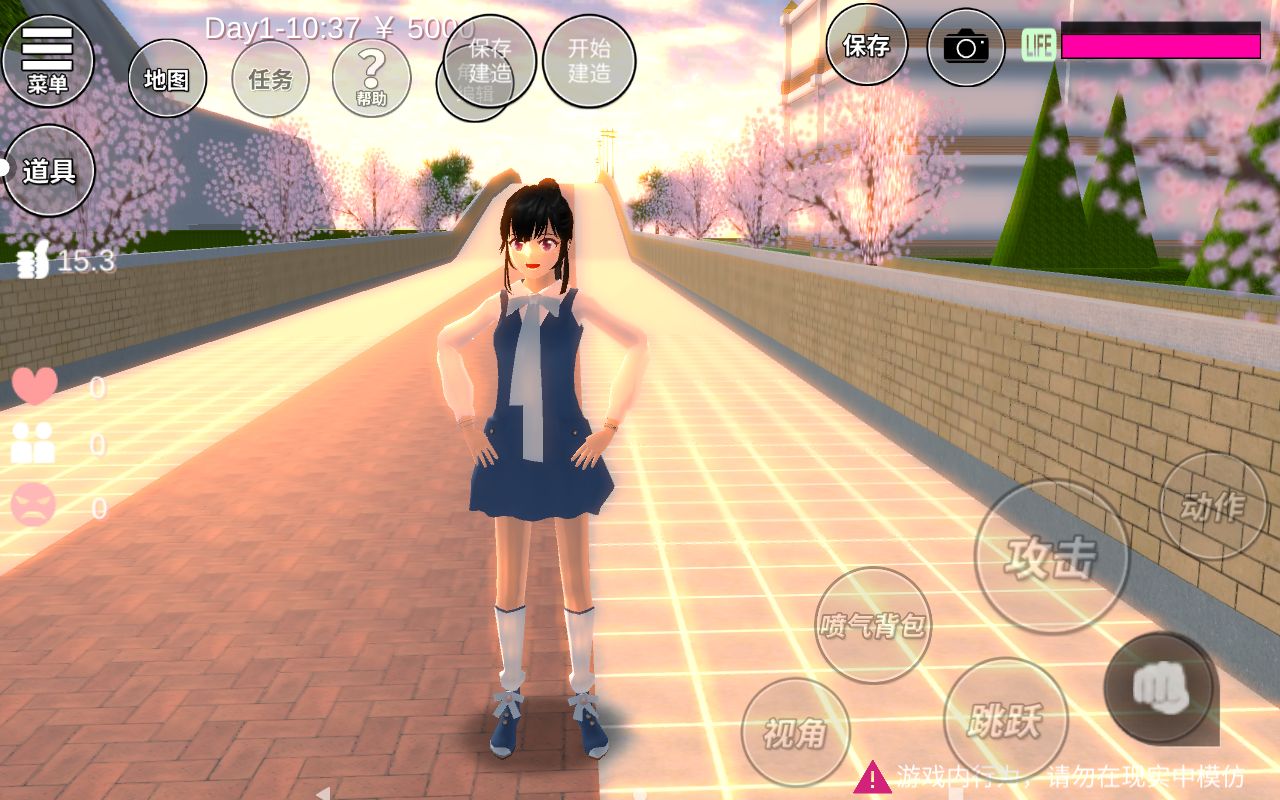Click the fist punch icon button
Viewport: 1280px width, 800px height.
pyautogui.click(x=1160, y=687)
